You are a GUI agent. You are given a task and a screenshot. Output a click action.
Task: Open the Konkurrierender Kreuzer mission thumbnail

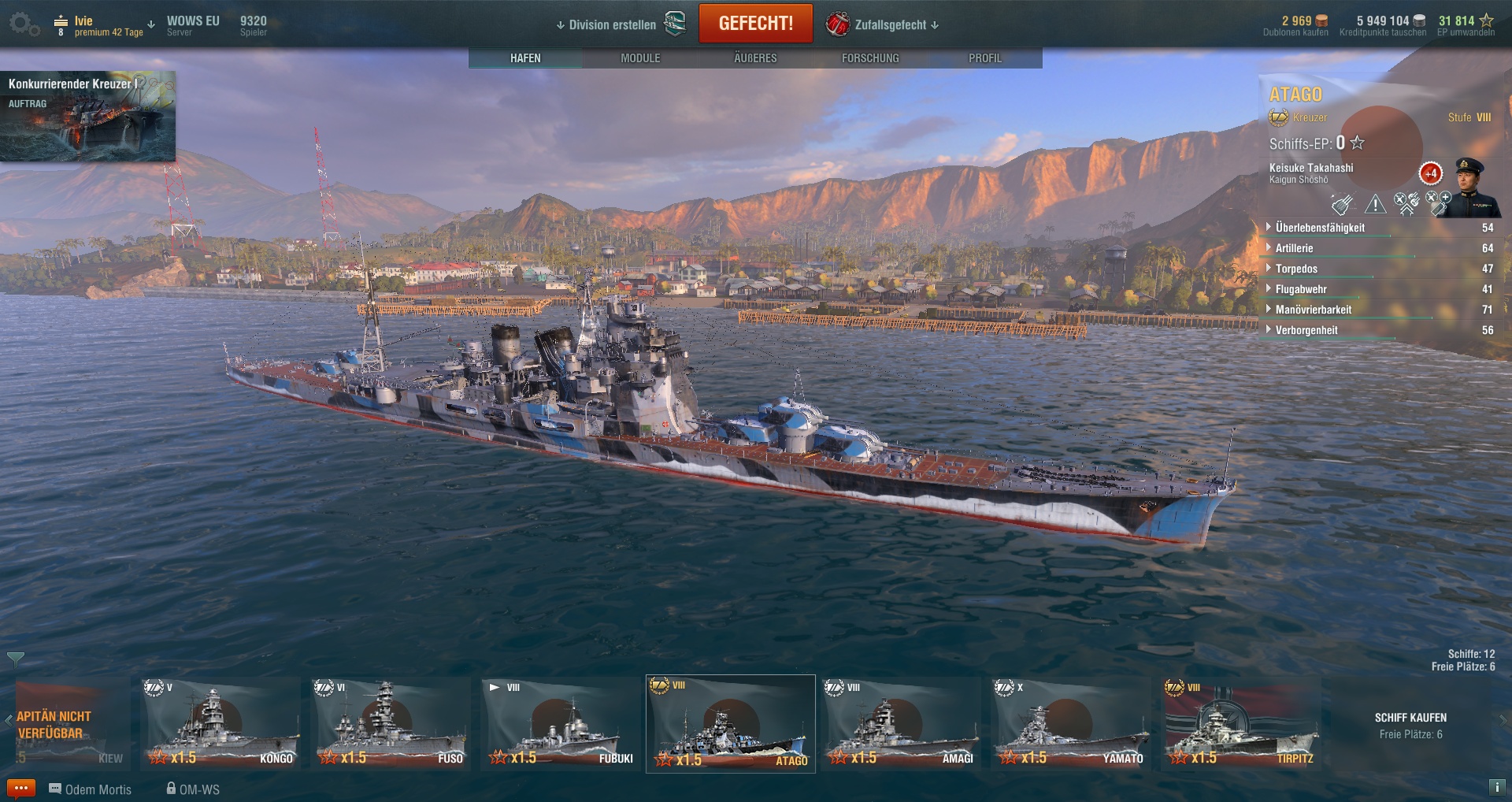87,117
